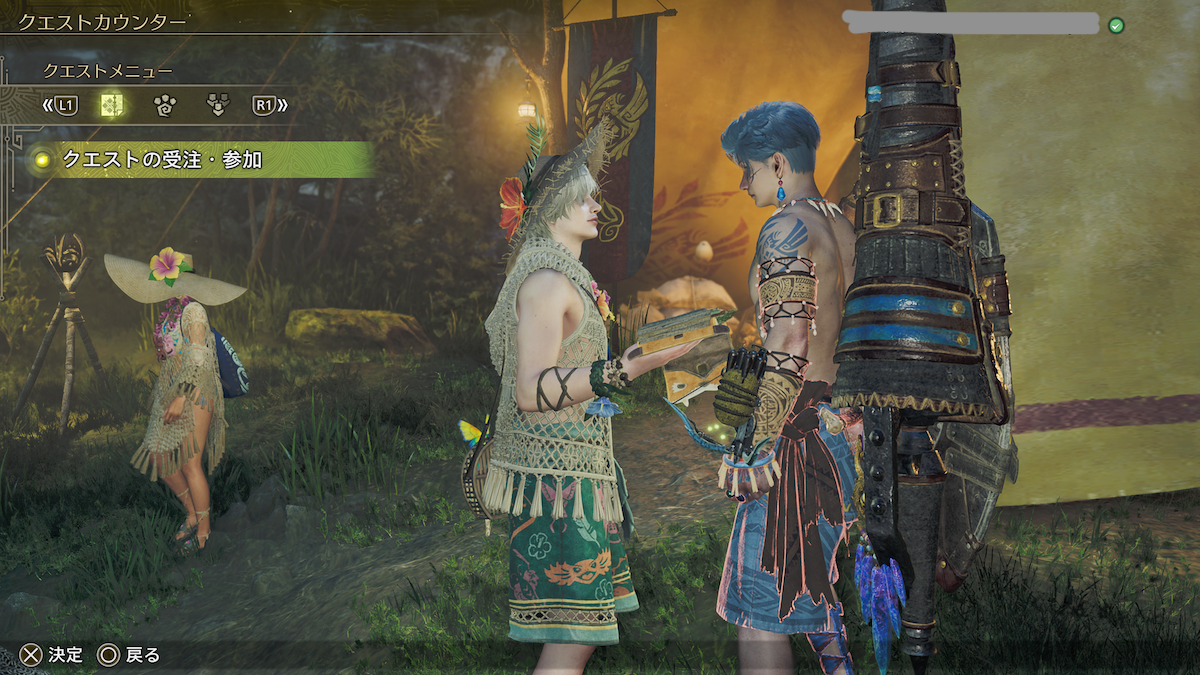1200x675 pixels.
Task: Open the paw print tab
Action: 164,104
